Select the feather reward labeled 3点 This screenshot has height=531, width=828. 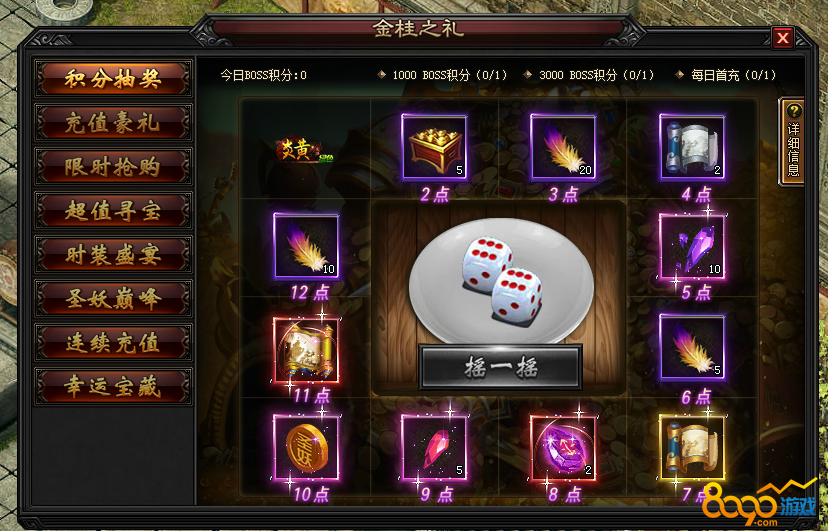[563, 147]
